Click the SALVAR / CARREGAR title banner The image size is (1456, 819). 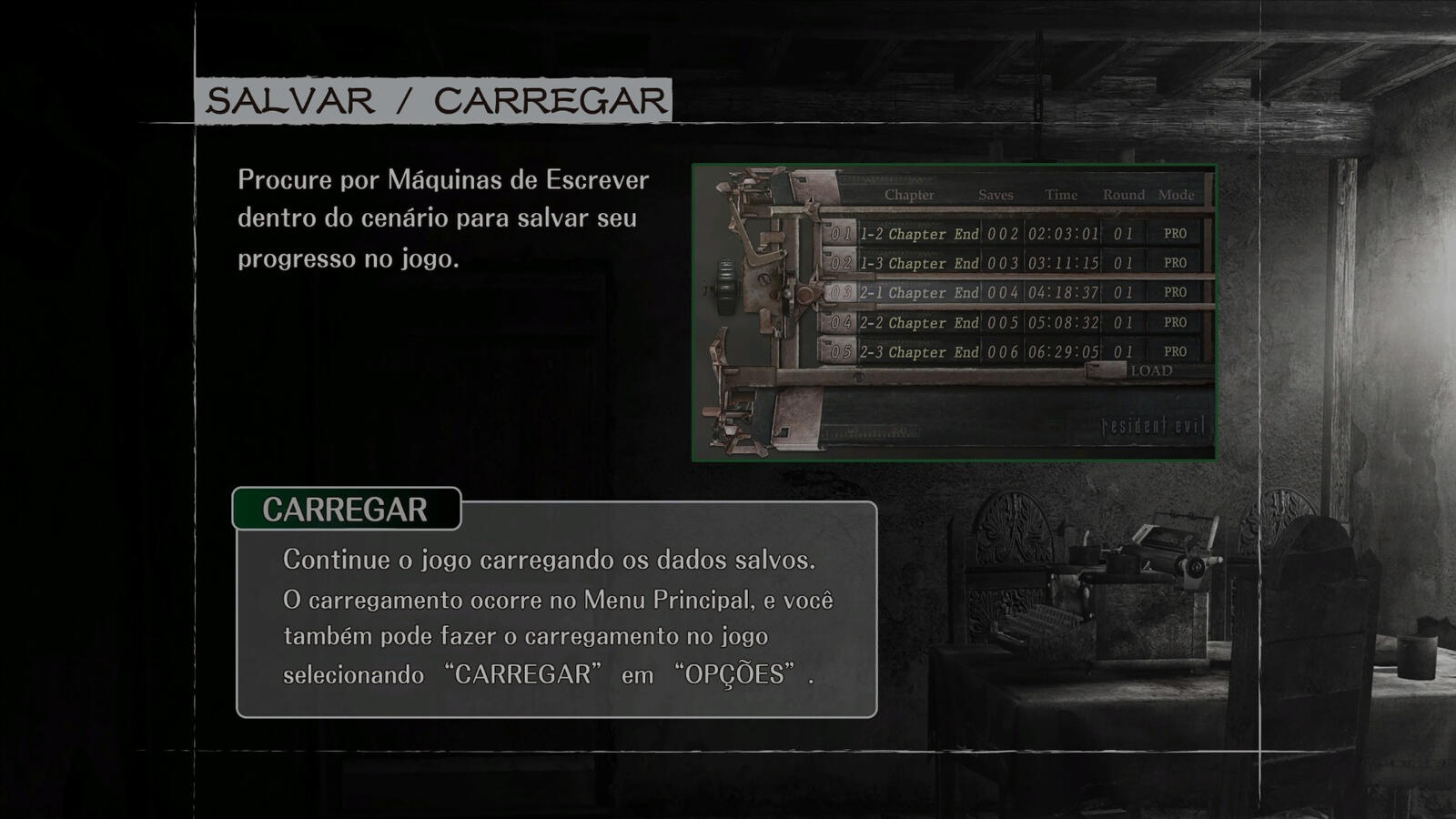tap(433, 100)
